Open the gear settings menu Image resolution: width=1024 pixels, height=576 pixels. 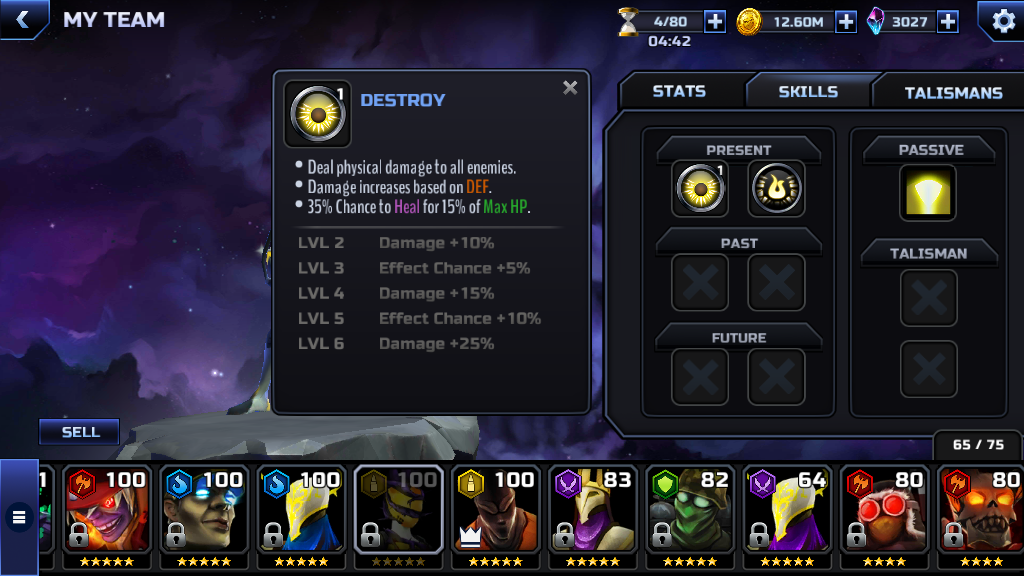(1000, 20)
